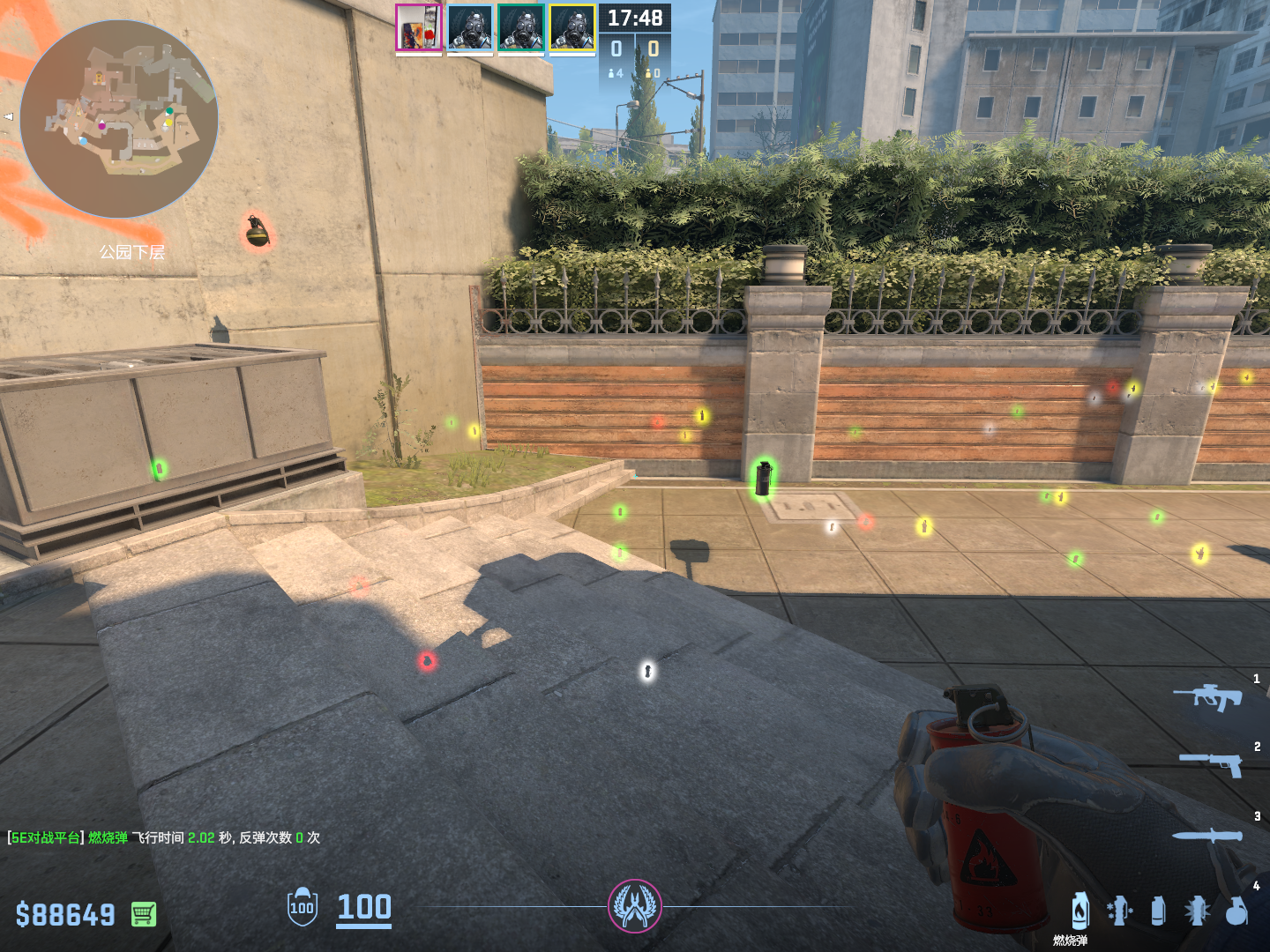Click the CT team emblem badge
Viewport: 1270px width, 952px height.
click(x=635, y=905)
